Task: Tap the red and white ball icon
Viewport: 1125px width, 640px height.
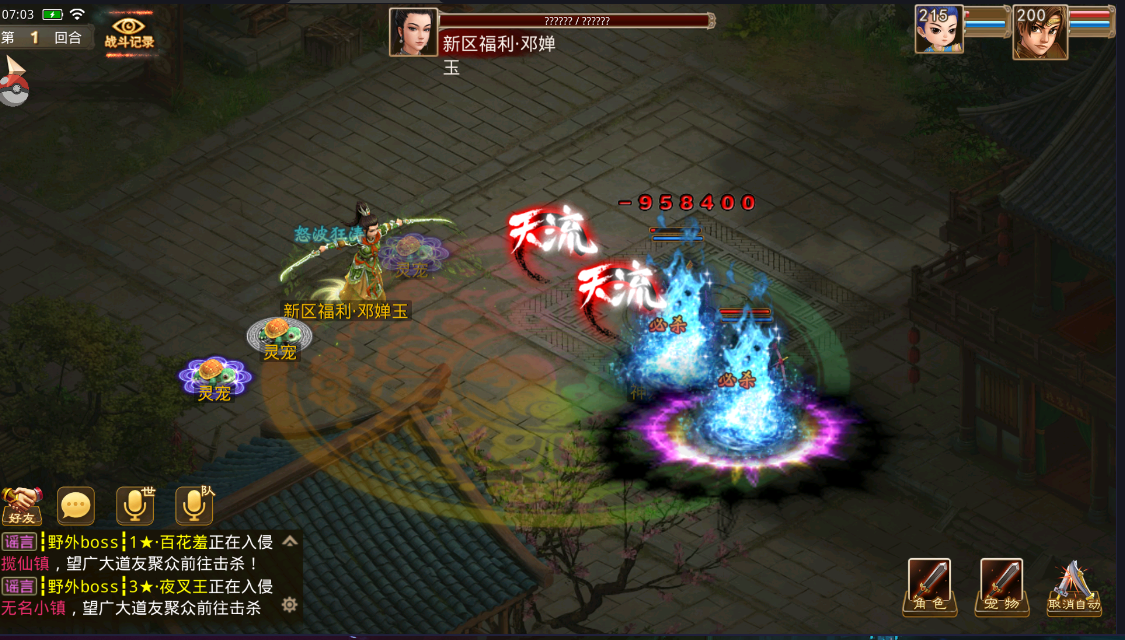Action: click(13, 88)
